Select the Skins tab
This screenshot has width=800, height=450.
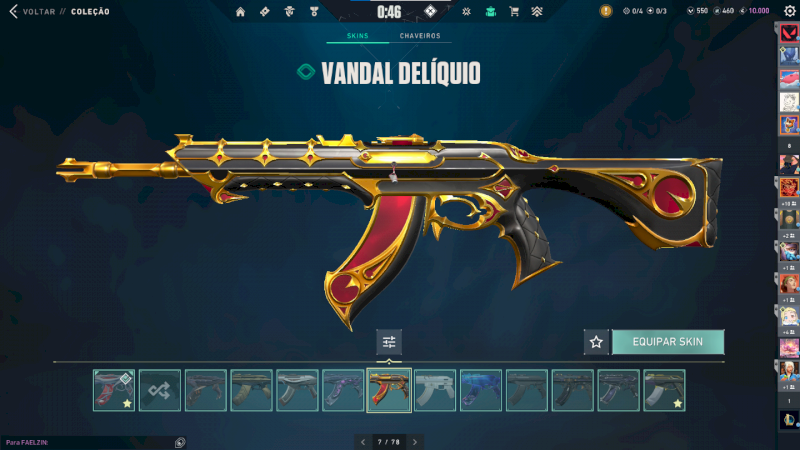pos(357,36)
